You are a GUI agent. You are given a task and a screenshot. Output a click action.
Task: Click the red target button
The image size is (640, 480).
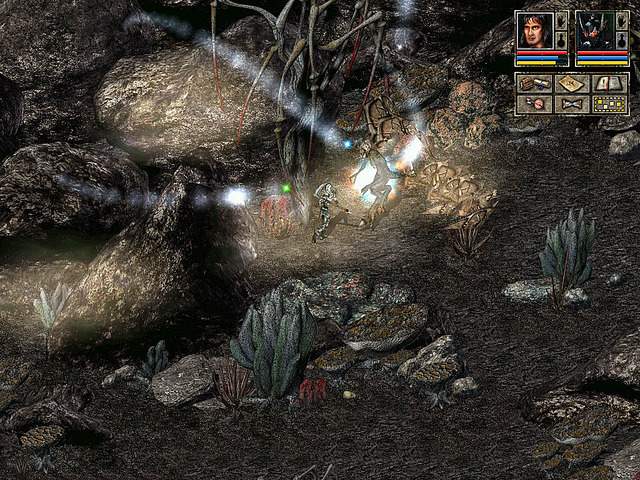(534, 103)
